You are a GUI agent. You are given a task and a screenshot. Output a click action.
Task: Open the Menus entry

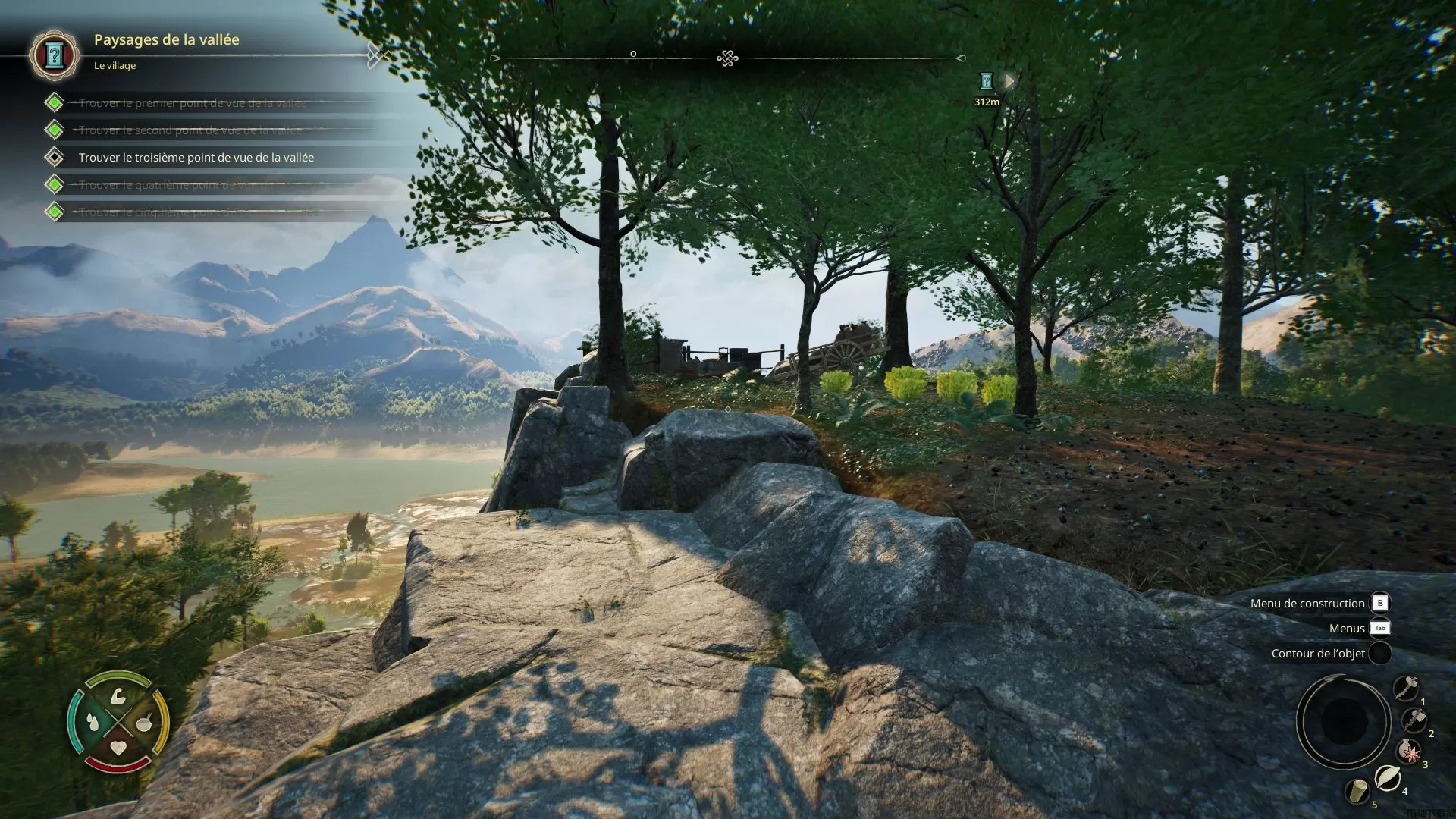1379,628
